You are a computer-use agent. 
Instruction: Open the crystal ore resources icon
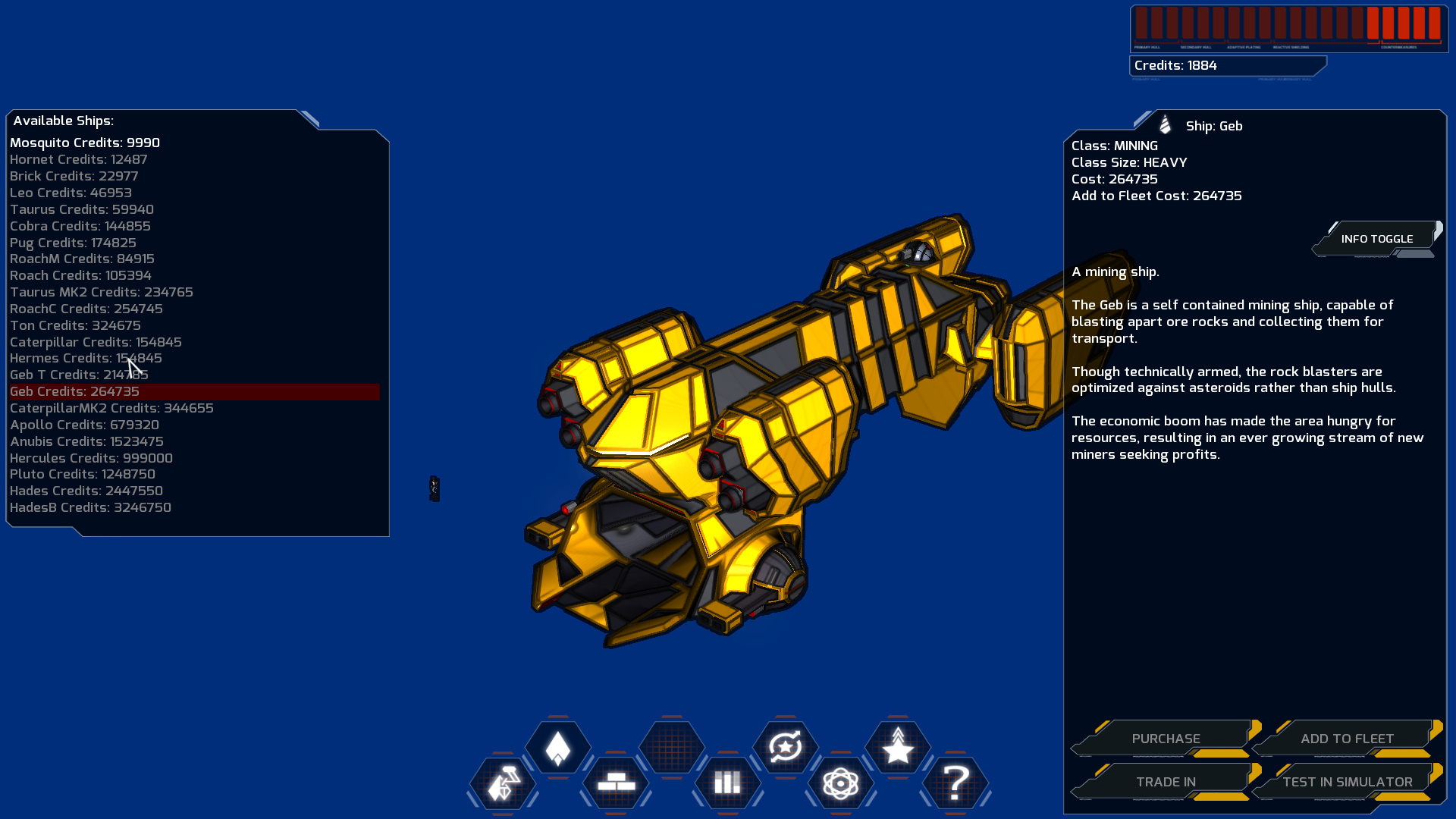(503, 785)
